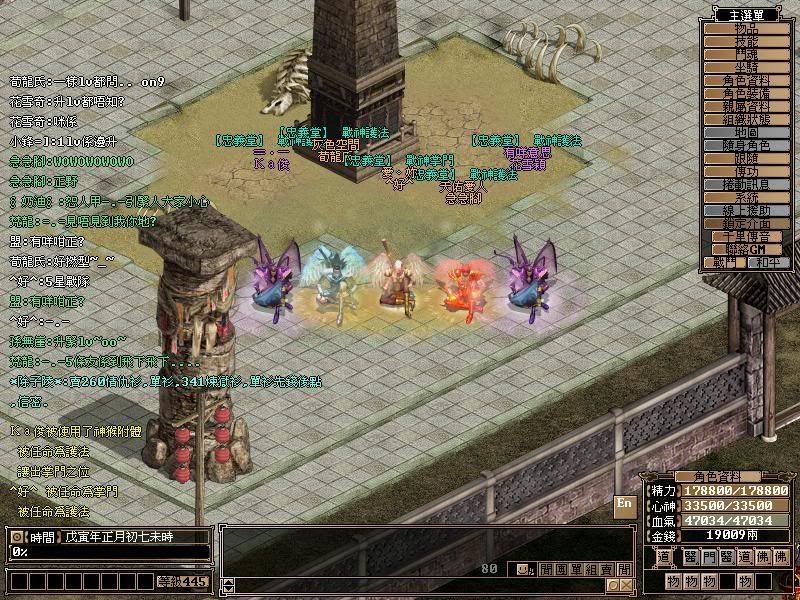
Task: Toggle the En input language button
Action: (x=624, y=504)
